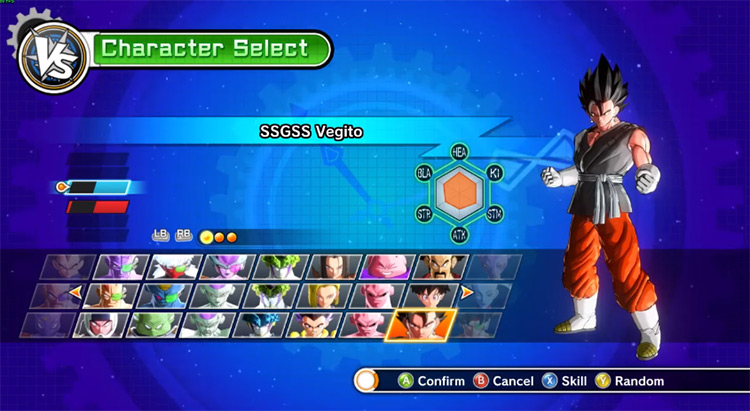Viewport: 750px width, 411px height.
Task: Pick the blue Burter portrait
Action: click(165, 296)
